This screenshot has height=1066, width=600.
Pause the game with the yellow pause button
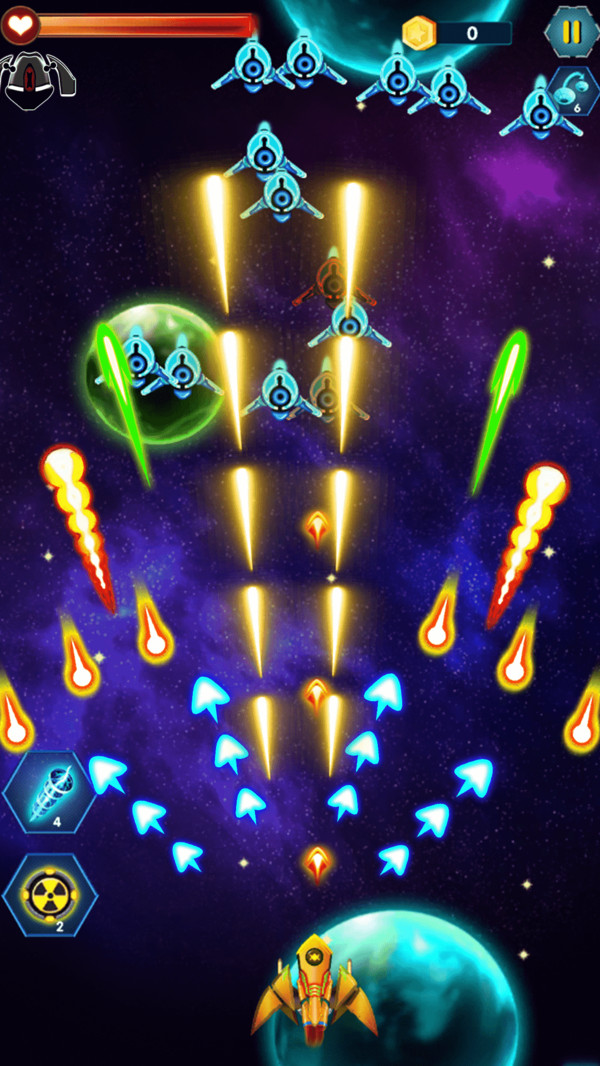[571, 32]
